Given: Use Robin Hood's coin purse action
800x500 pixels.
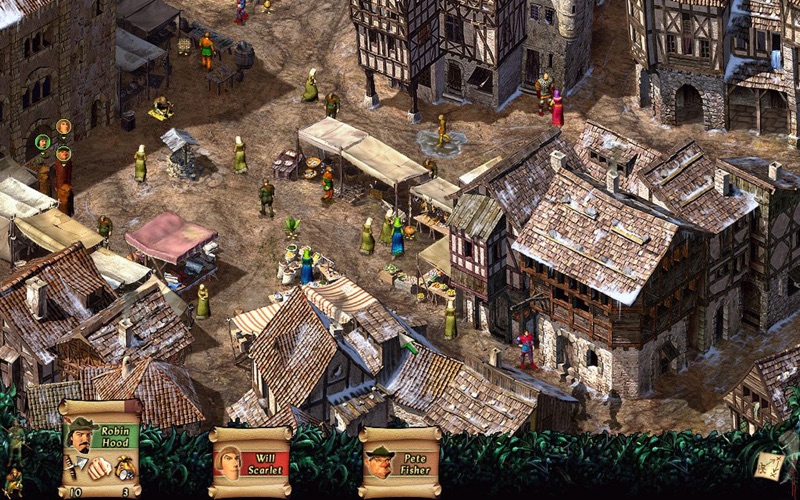Looking at the screenshot, I should (x=125, y=467).
